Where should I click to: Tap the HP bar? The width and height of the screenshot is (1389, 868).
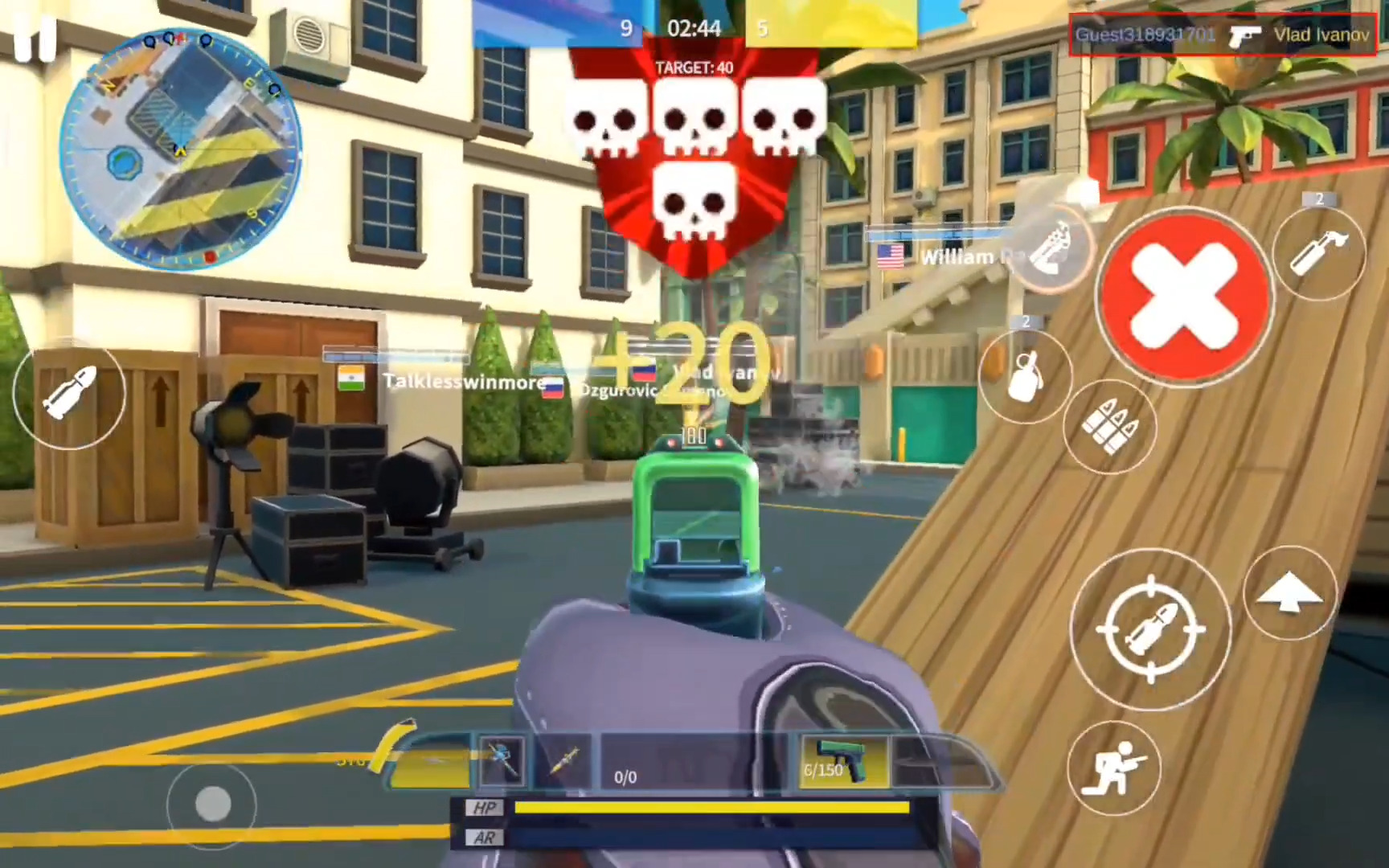[x=715, y=809]
